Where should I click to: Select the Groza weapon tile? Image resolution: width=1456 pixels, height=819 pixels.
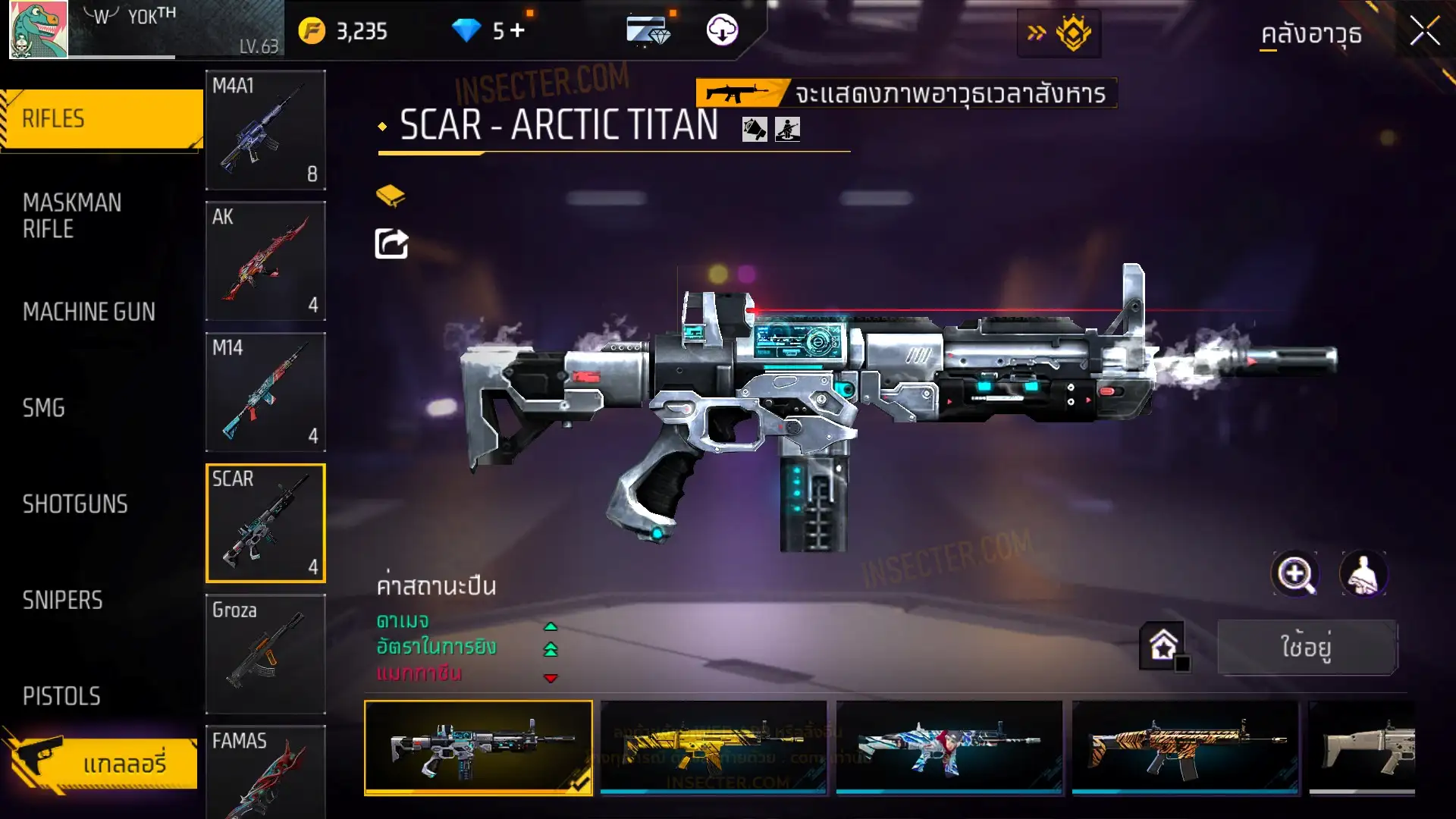(265, 654)
